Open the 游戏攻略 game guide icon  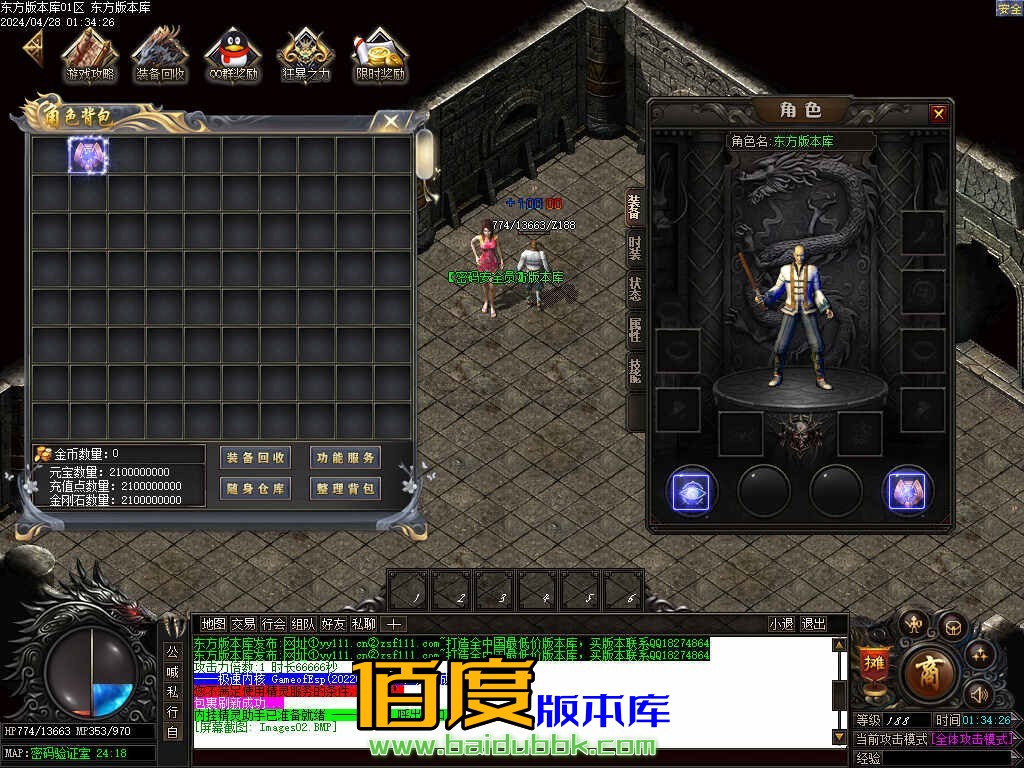point(90,55)
